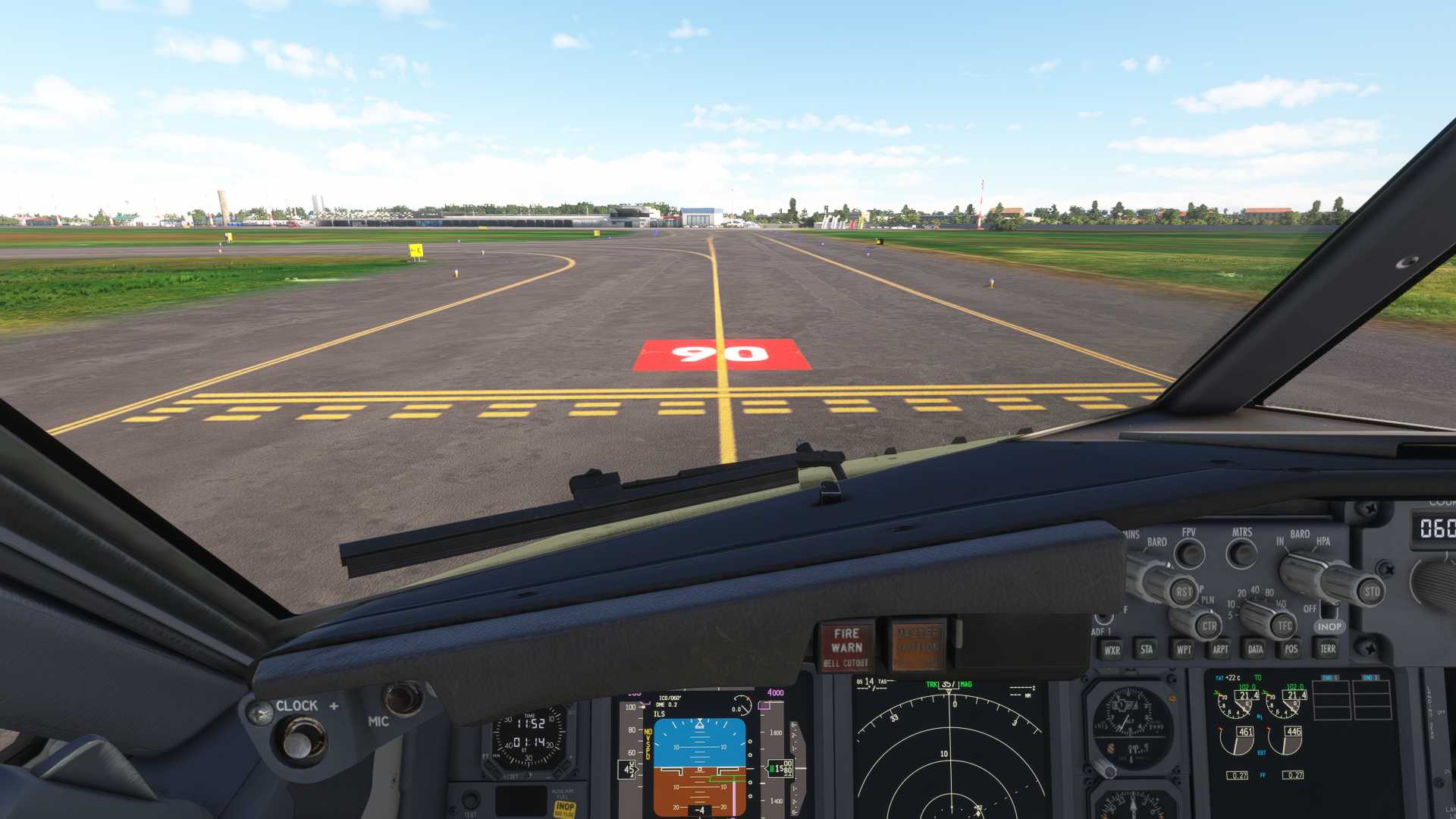Toggle the ARPT airports map button
The width and height of the screenshot is (1456, 819).
[1220, 649]
